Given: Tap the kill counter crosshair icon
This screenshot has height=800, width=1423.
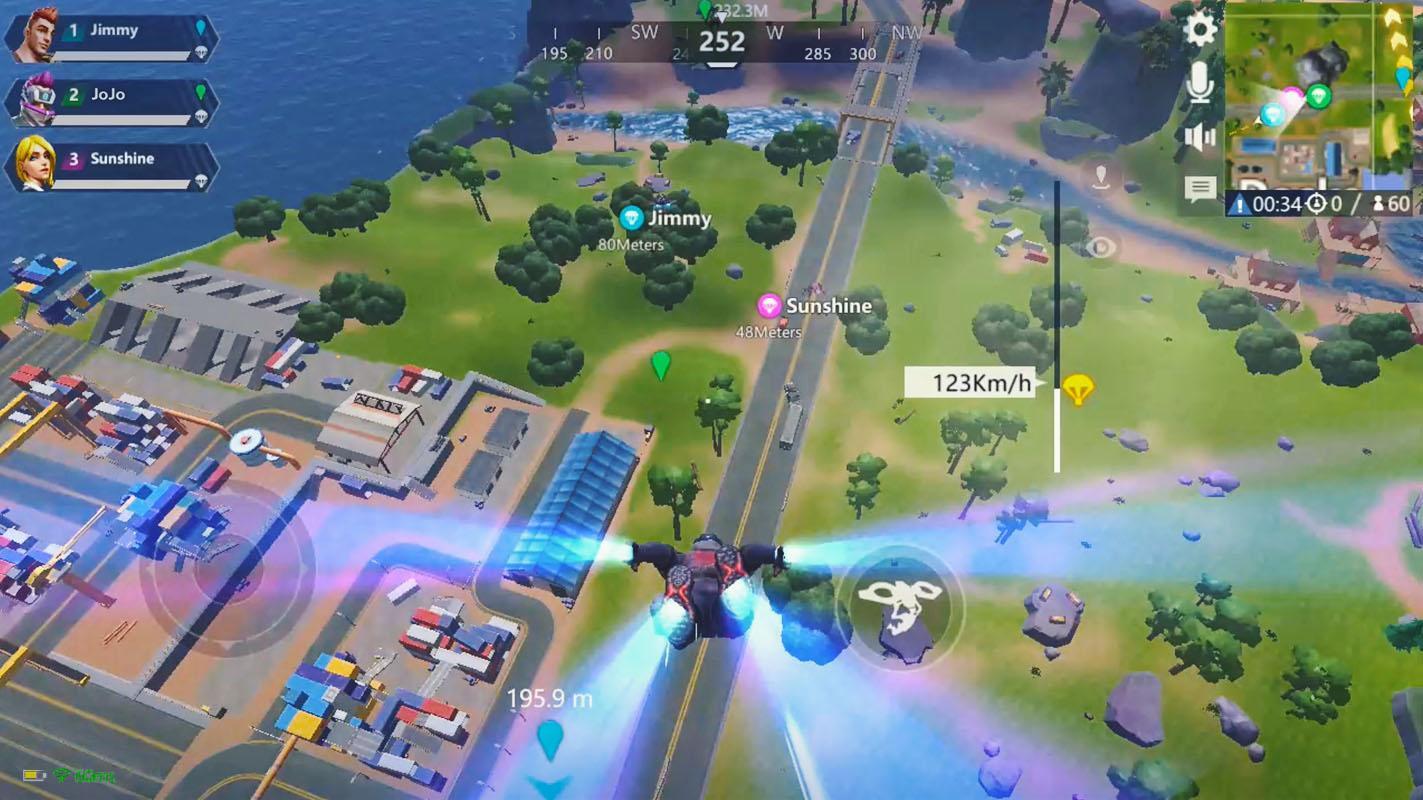Looking at the screenshot, I should pos(1318,204).
